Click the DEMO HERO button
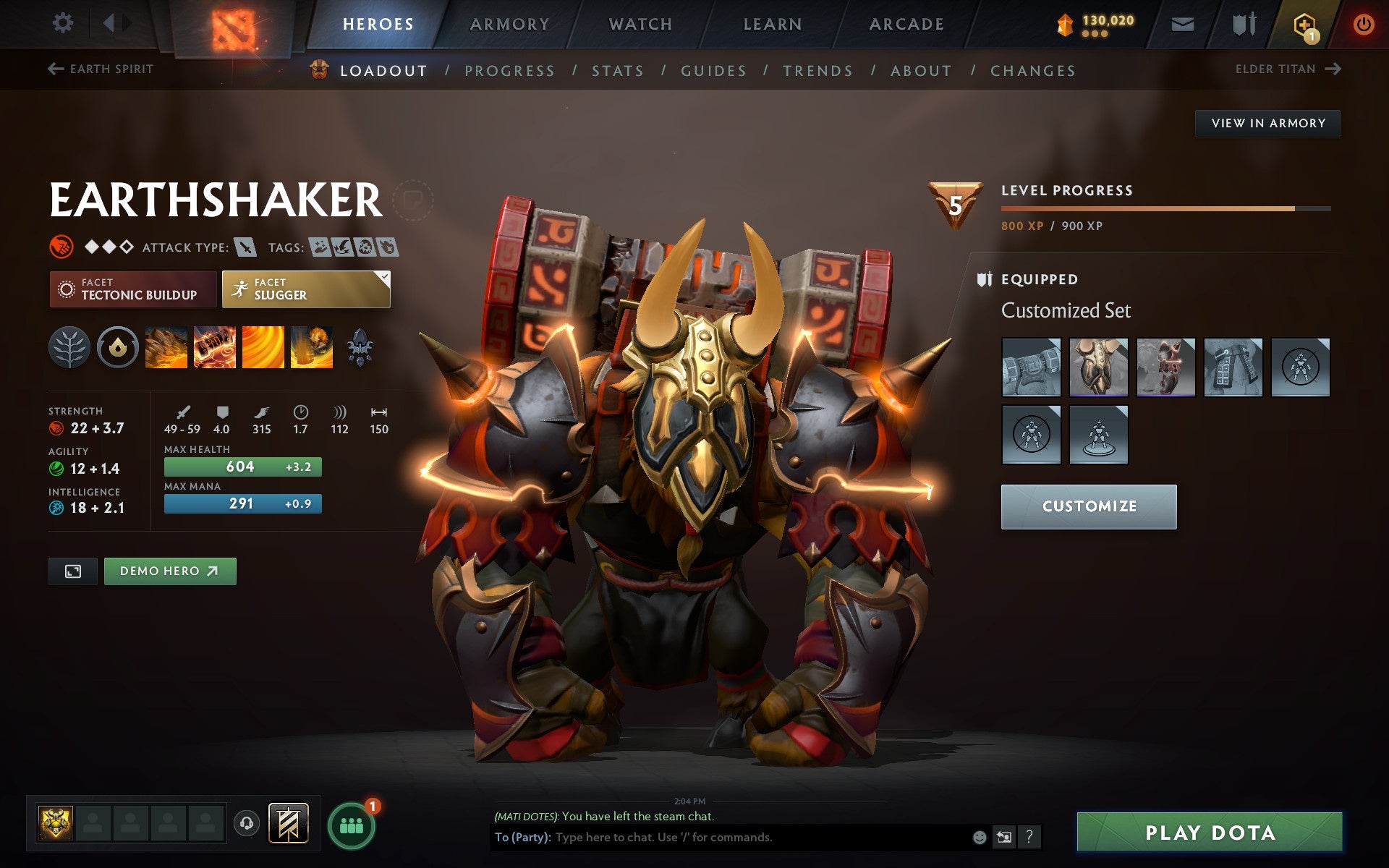 (x=169, y=571)
